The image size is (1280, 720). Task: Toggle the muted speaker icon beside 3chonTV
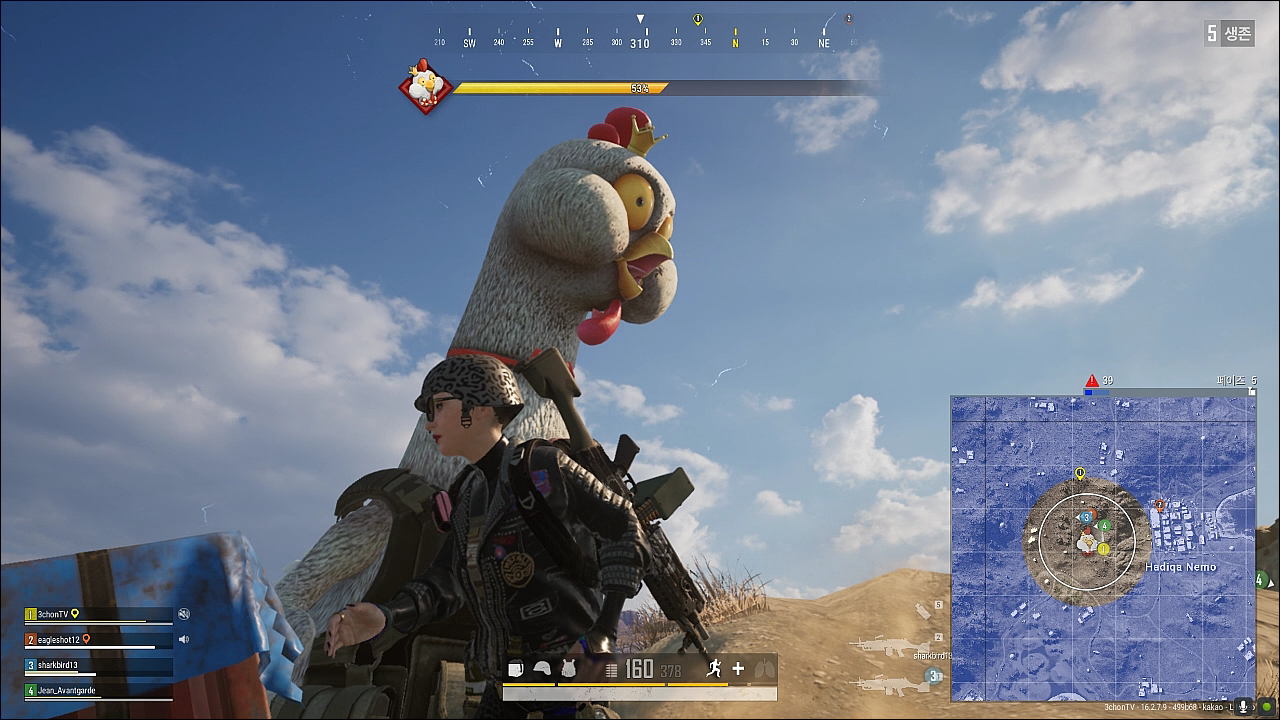[x=184, y=615]
